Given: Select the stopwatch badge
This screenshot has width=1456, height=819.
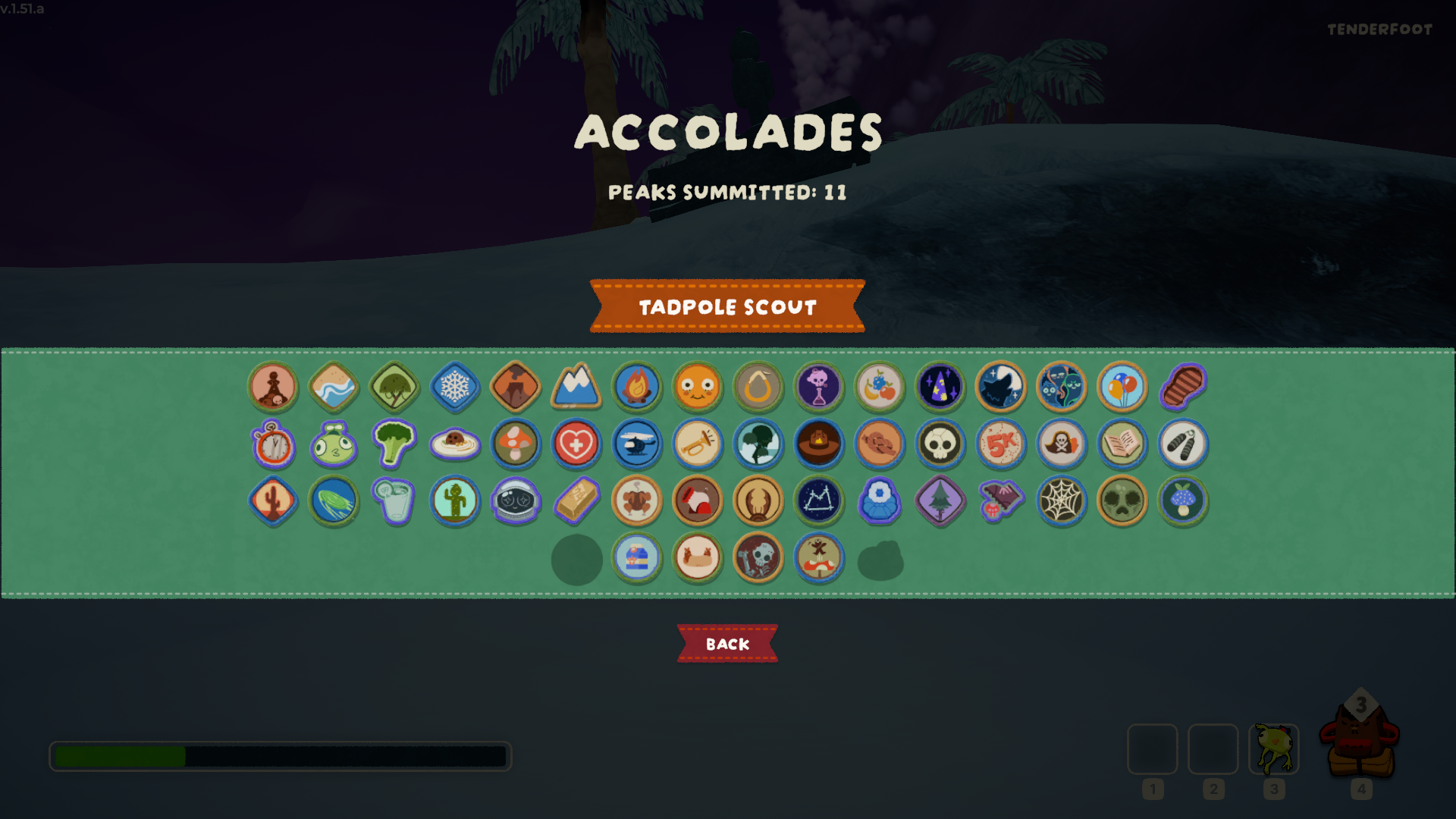Looking at the screenshot, I should coord(273,444).
